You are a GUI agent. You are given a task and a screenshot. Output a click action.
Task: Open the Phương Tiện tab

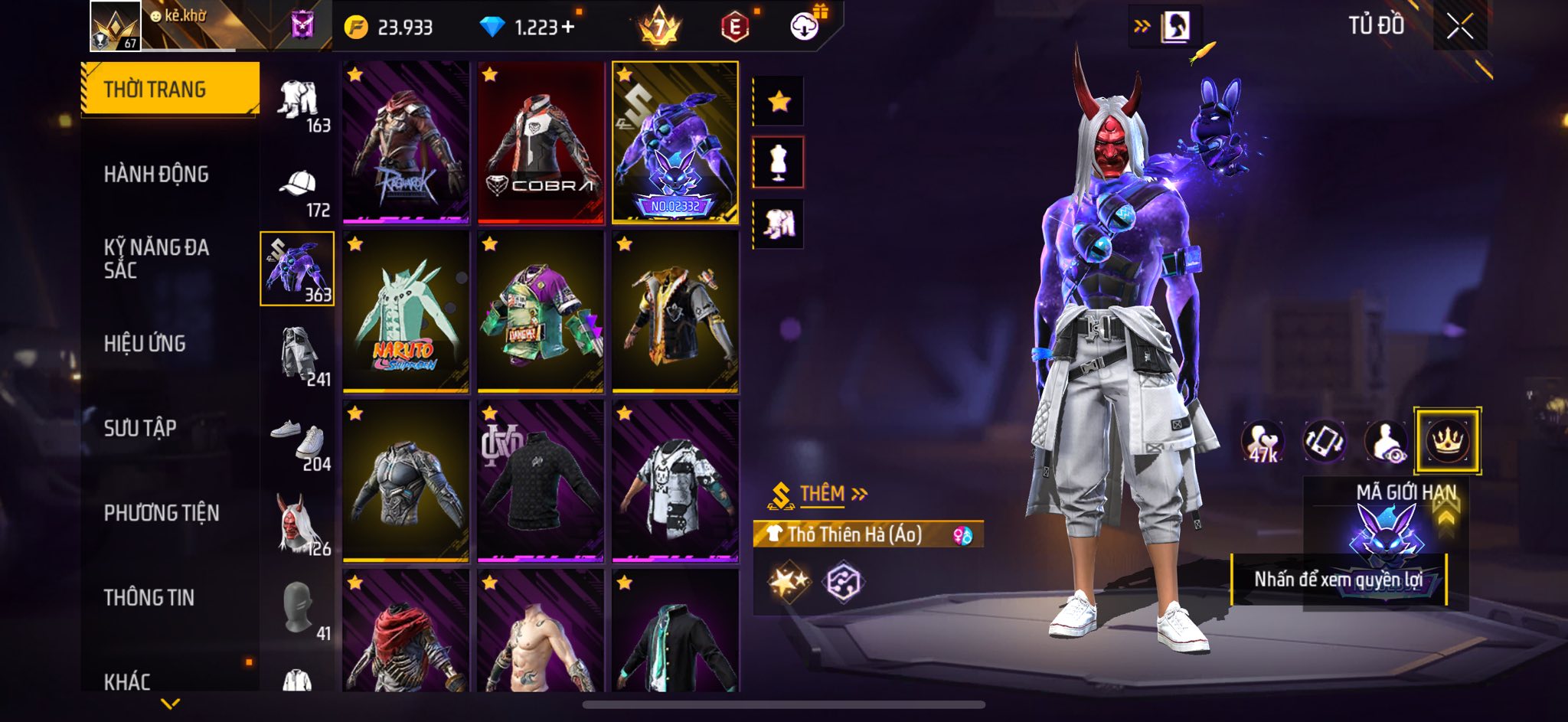[x=162, y=513]
